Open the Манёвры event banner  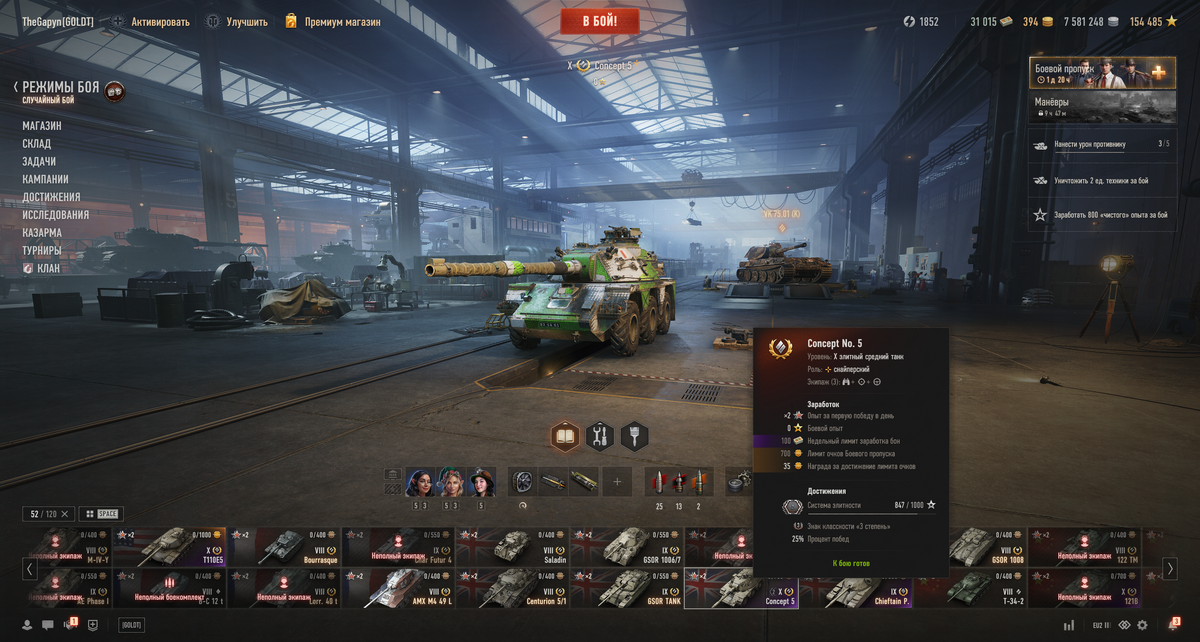click(x=1089, y=107)
